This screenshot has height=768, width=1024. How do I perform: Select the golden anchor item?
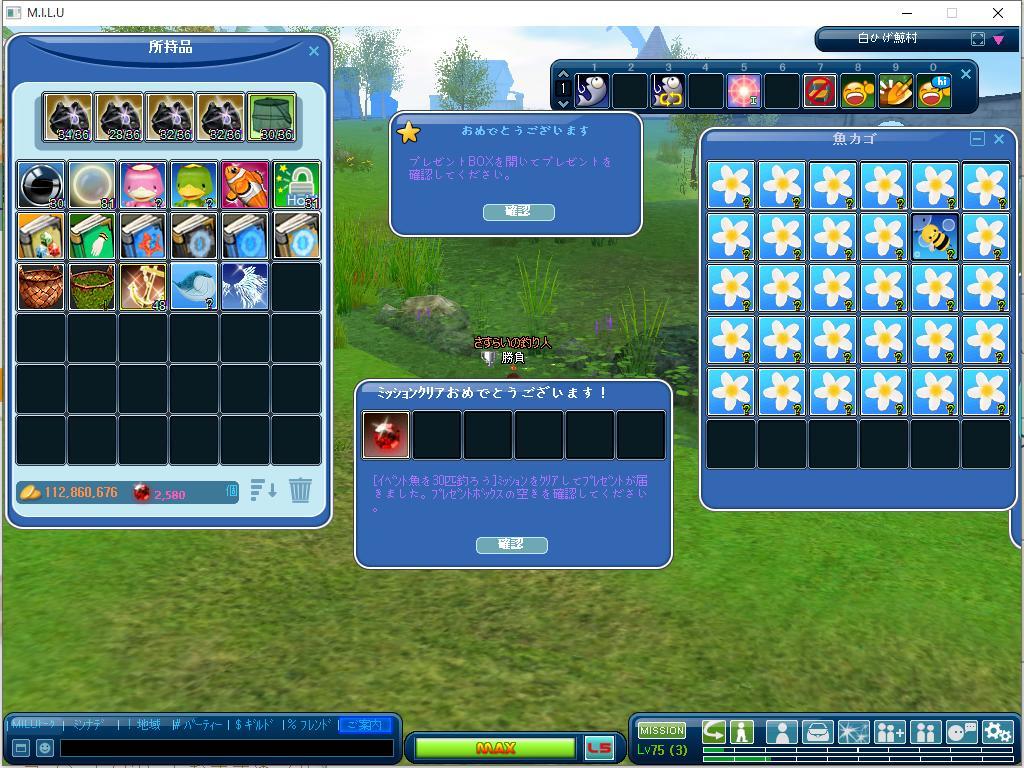point(143,287)
